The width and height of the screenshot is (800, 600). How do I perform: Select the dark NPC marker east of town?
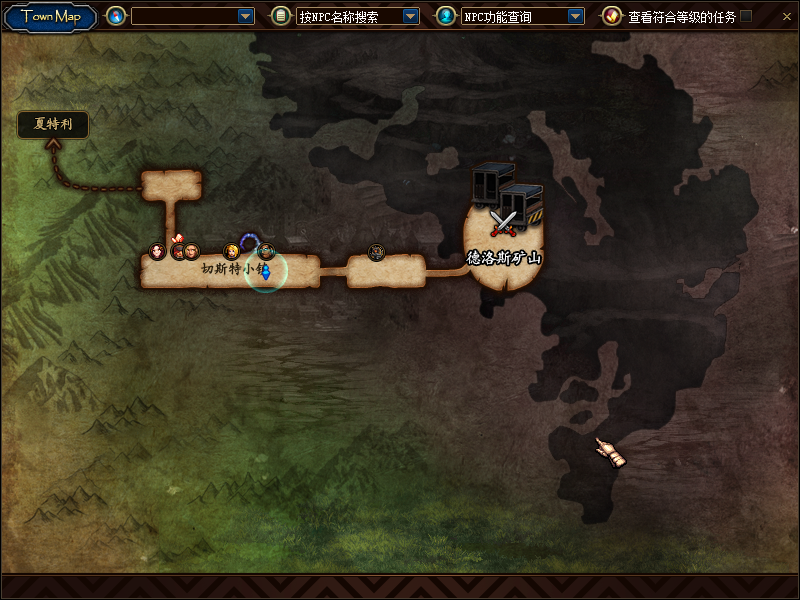coord(376,251)
